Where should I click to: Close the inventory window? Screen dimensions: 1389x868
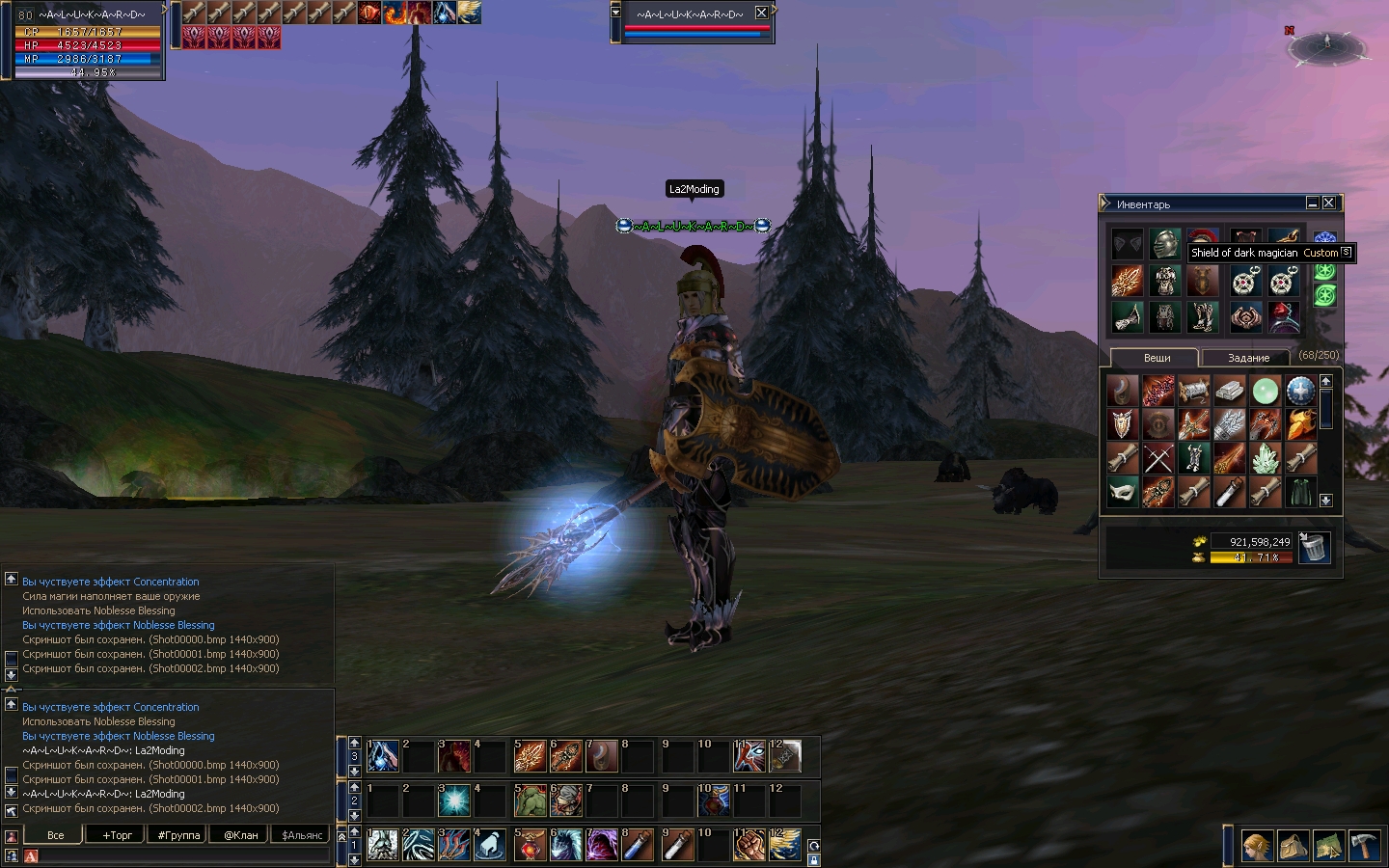point(1329,203)
